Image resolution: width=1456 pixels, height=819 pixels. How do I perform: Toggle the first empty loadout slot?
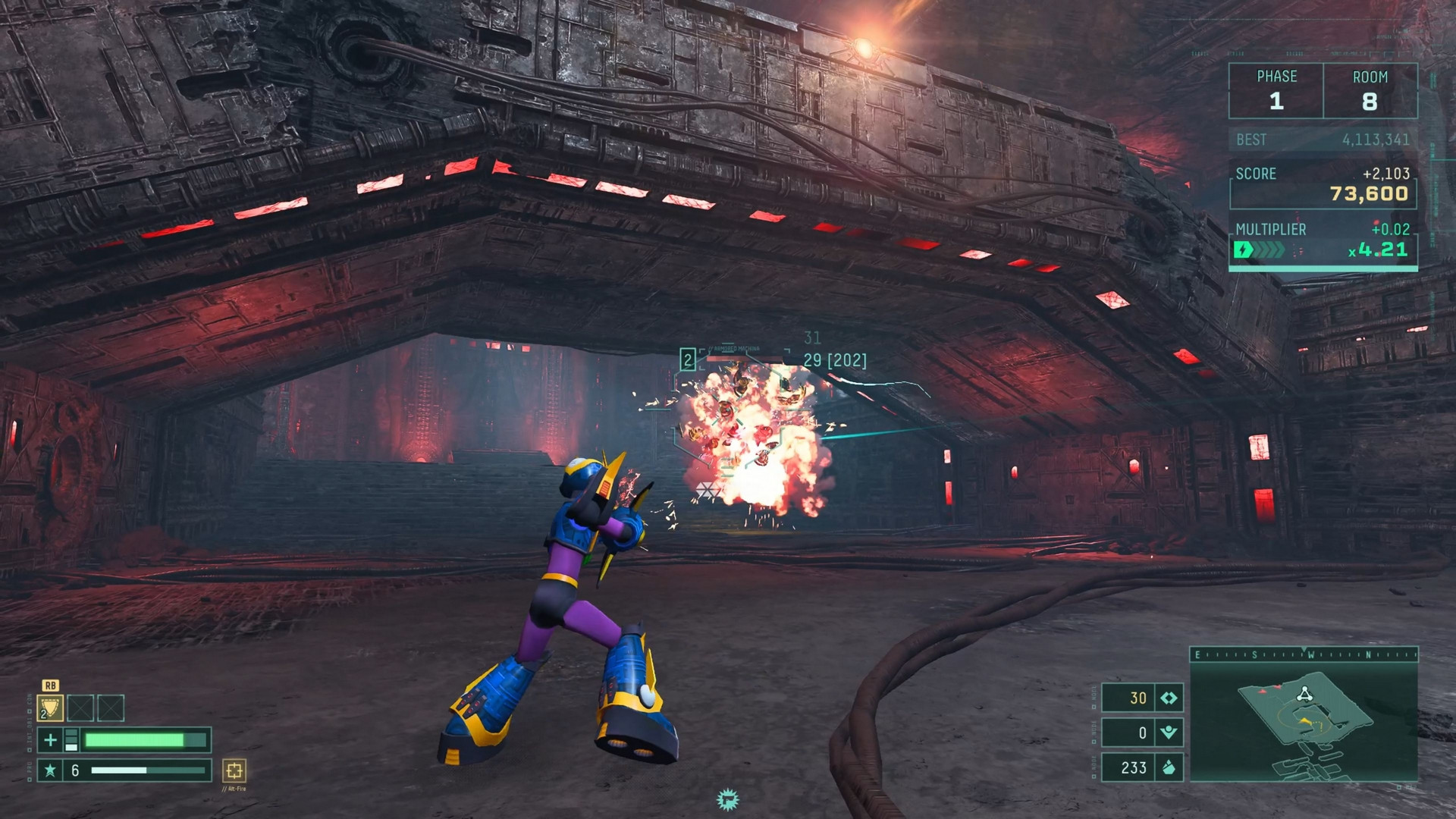[80, 708]
